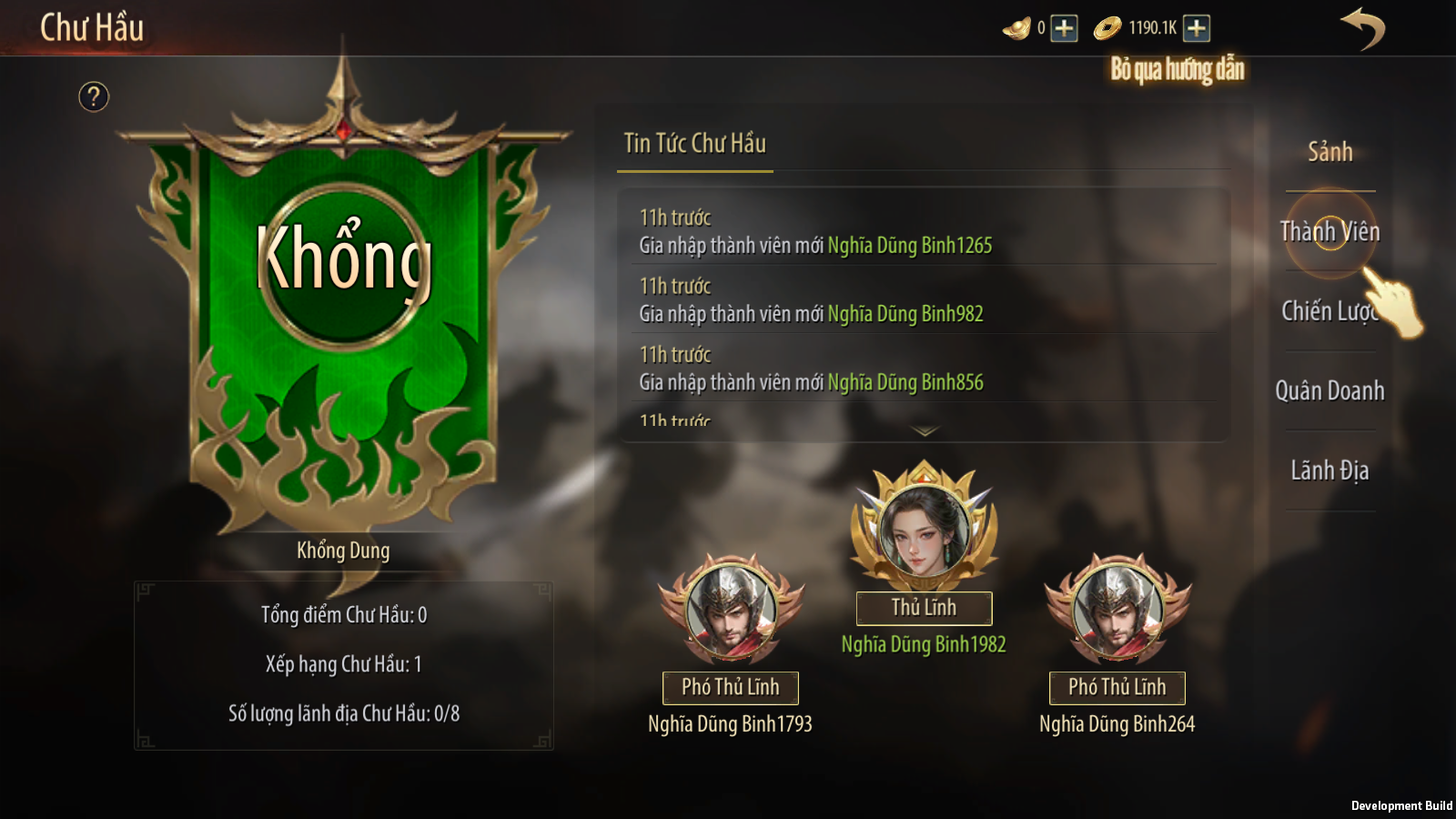Click member name Nghĩa Dũng Binh856 in news

point(905,383)
